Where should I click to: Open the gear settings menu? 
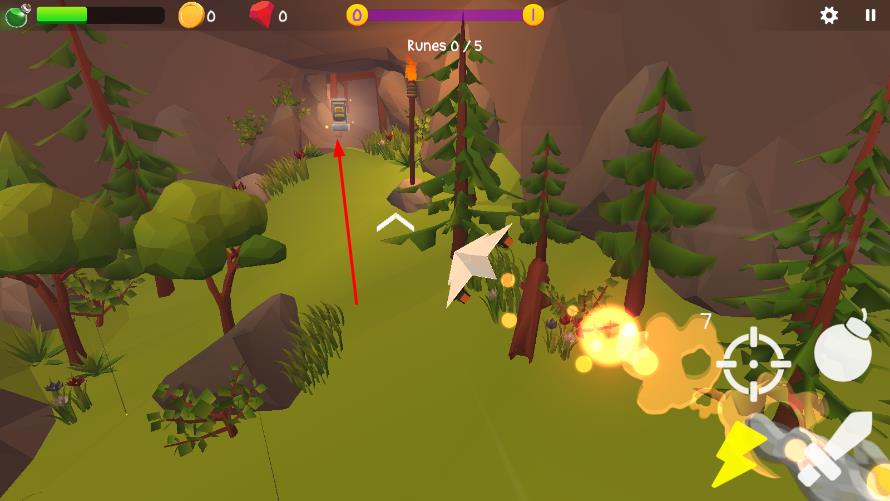(829, 15)
